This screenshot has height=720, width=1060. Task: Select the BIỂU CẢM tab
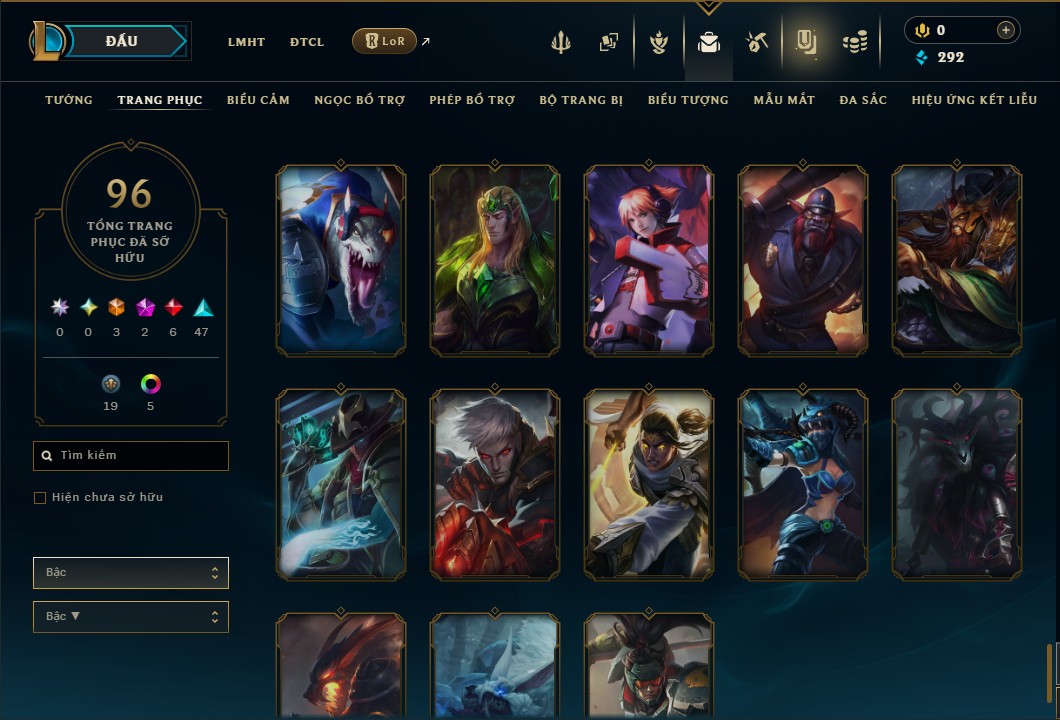click(258, 100)
